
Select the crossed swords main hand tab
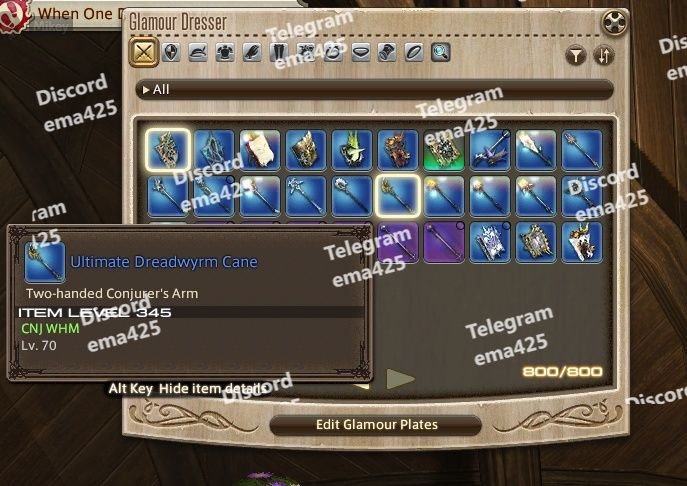point(145,53)
